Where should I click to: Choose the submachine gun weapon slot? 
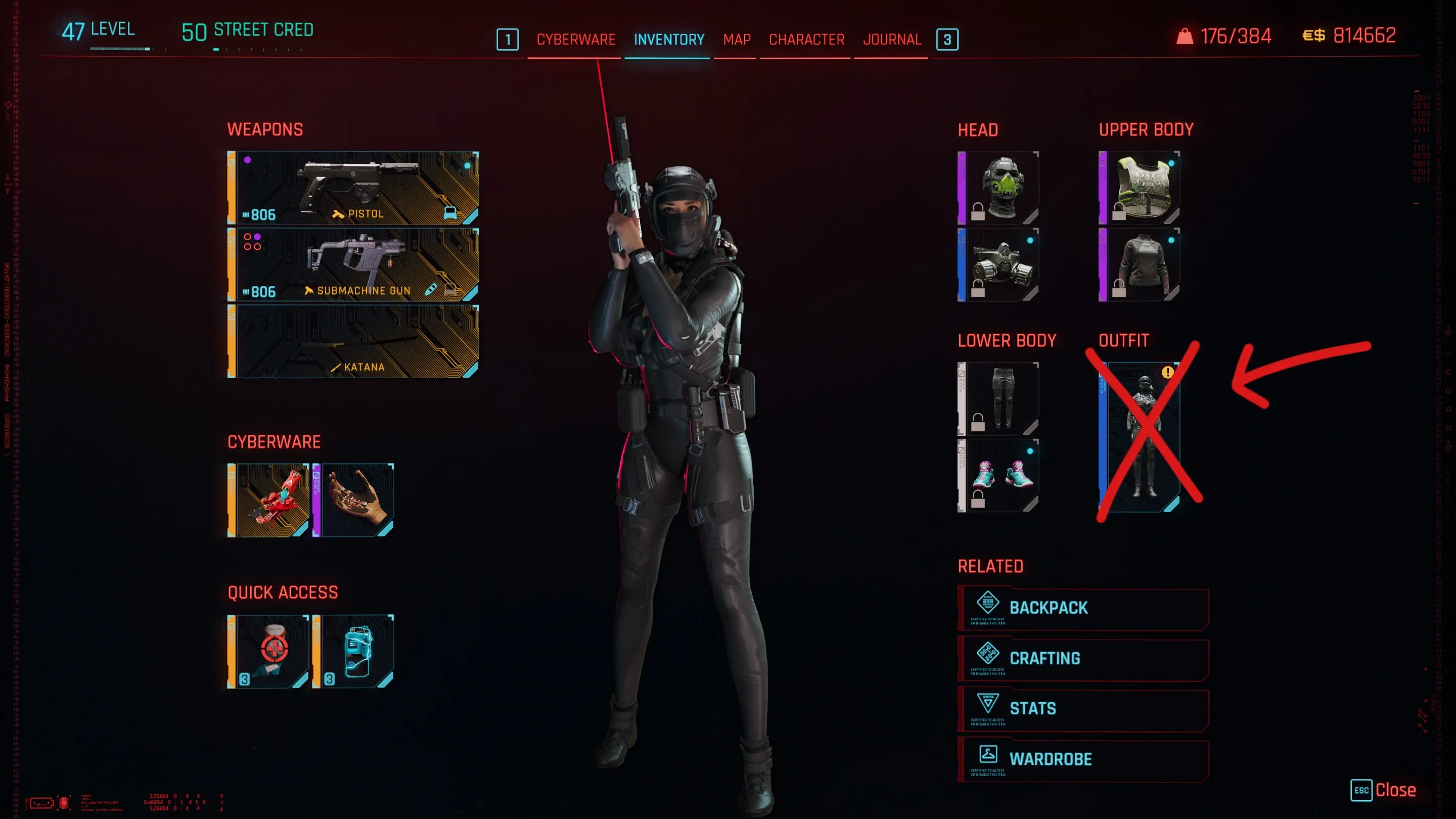pyautogui.click(x=354, y=264)
